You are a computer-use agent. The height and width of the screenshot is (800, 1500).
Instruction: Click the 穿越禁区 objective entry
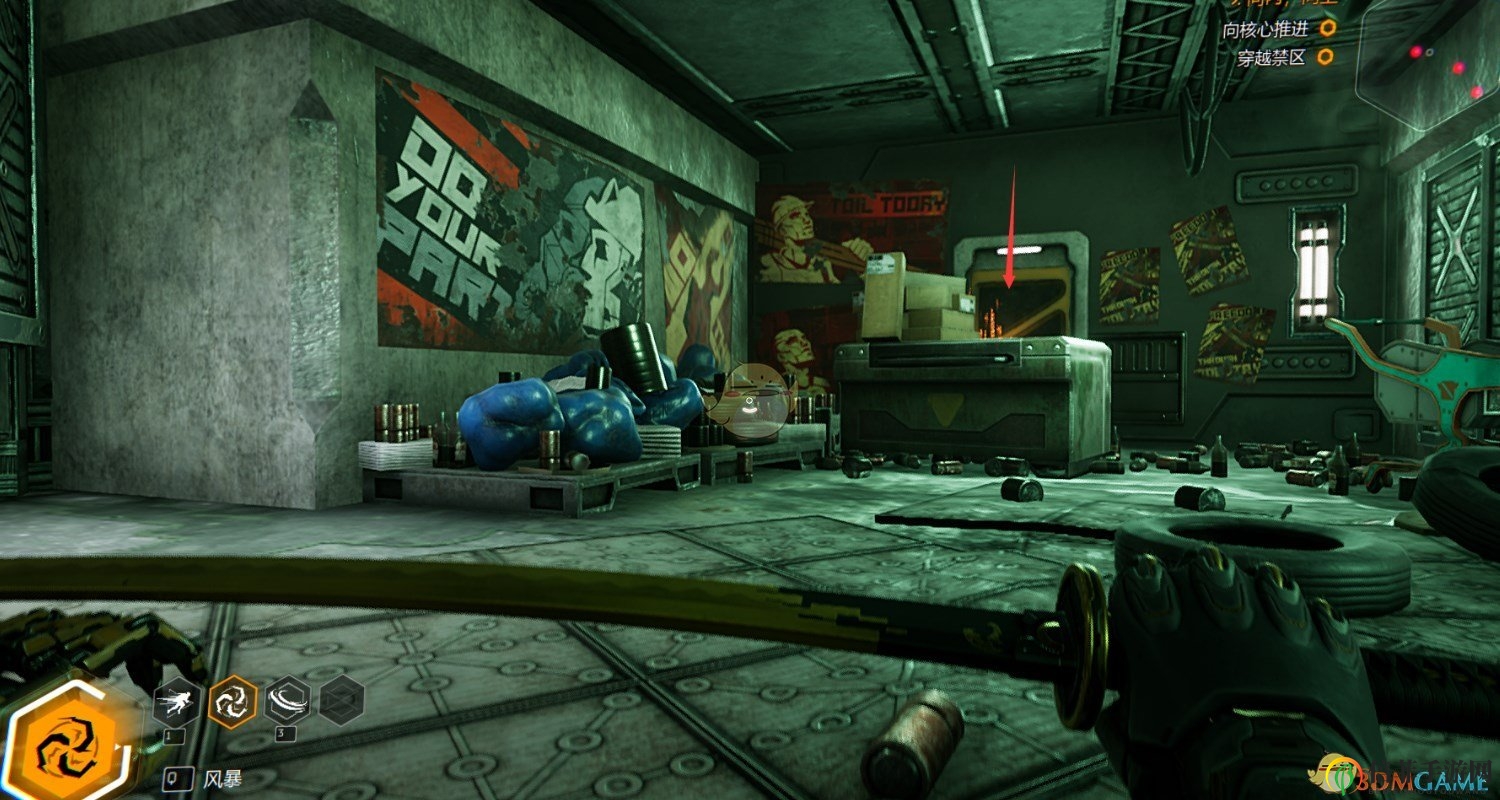[1272, 57]
